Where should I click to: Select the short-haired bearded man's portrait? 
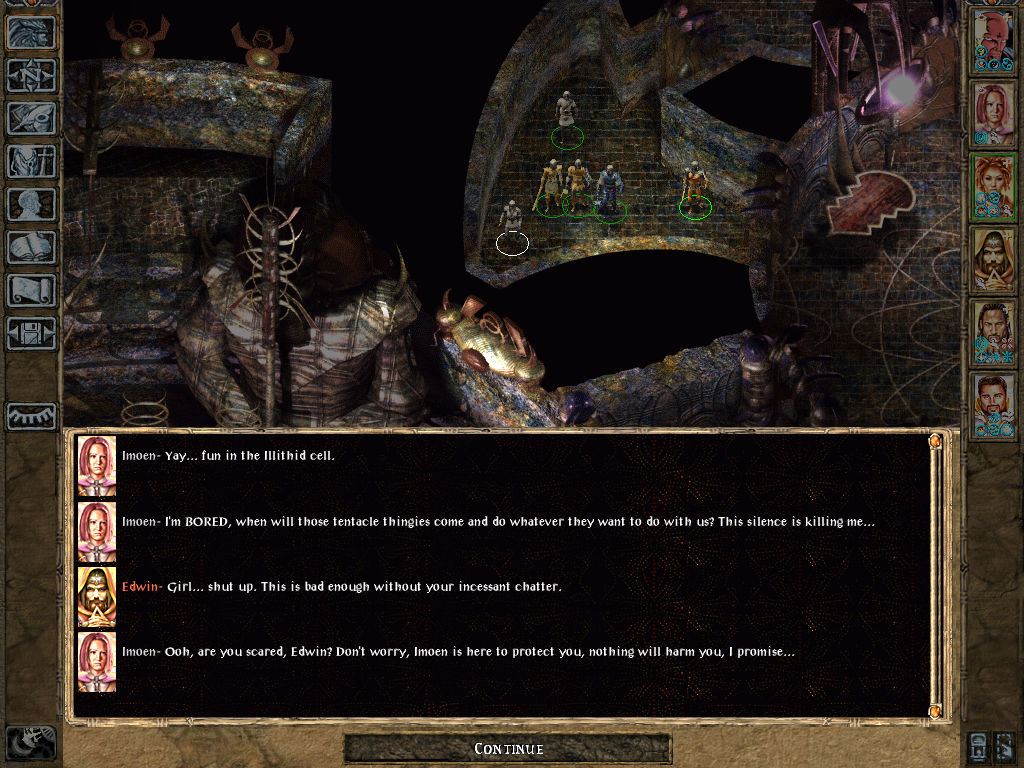[994, 406]
